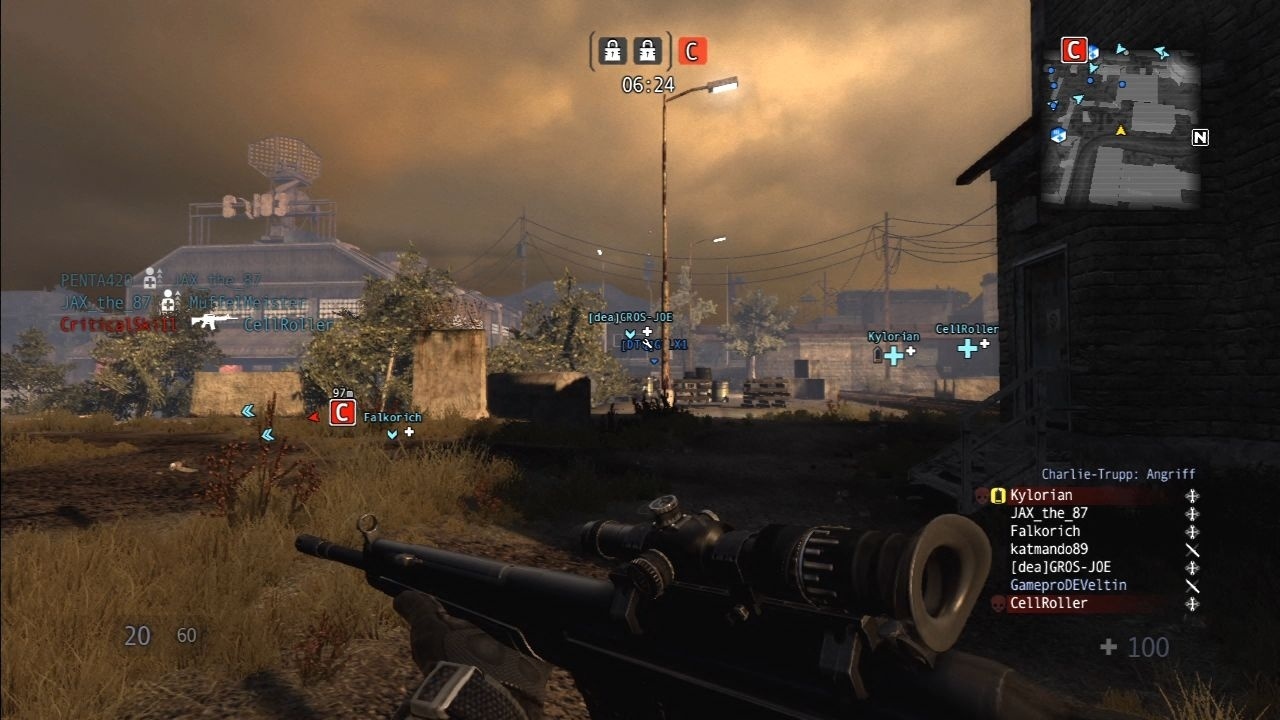Screen dimensions: 1280x720
Task: Click the C objective marker near Falkorich
Action: [342, 412]
